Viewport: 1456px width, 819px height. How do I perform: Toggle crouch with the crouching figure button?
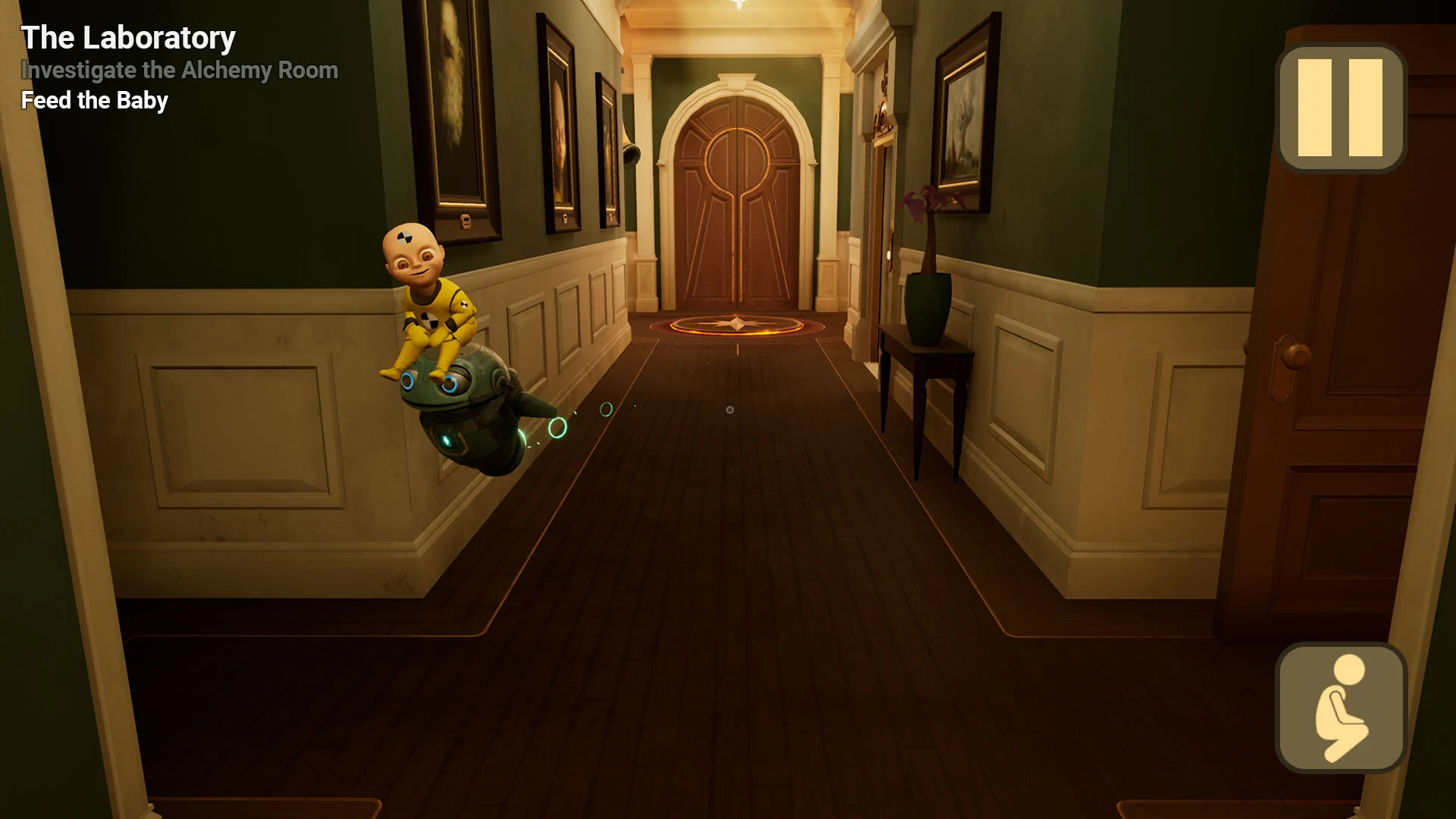pos(1341,708)
